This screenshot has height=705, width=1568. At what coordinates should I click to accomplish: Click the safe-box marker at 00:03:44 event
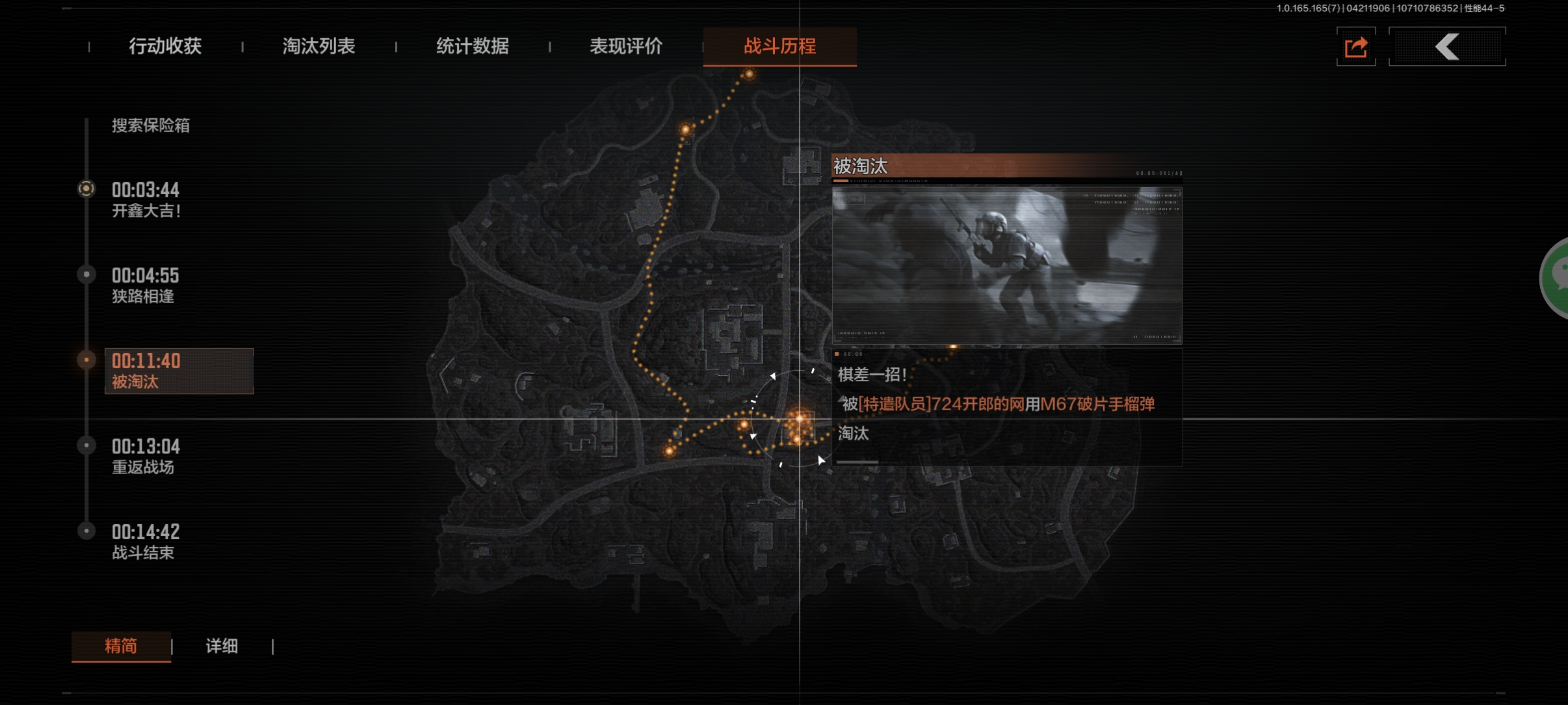[86, 189]
